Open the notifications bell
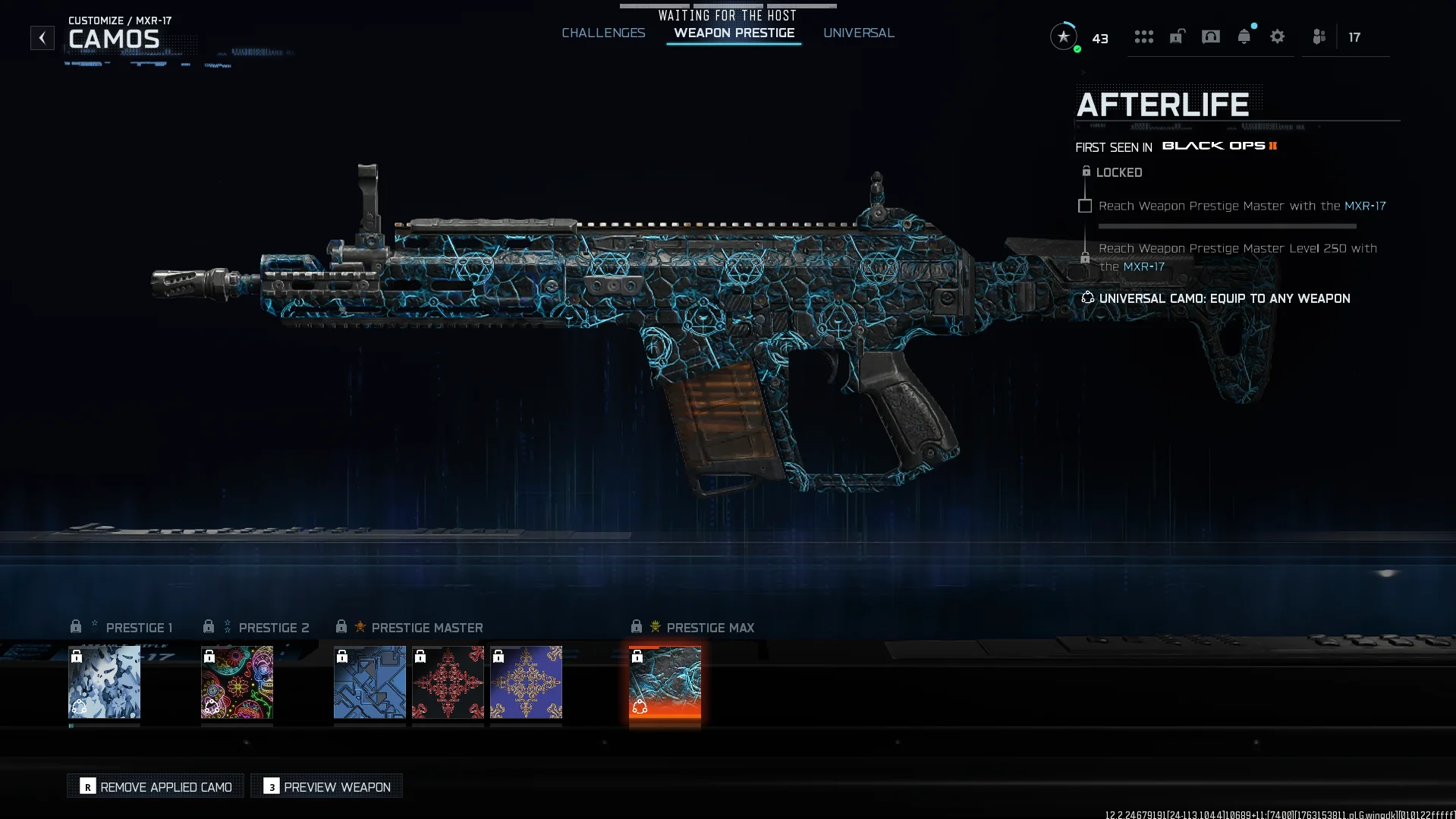Image resolution: width=1456 pixels, height=819 pixels. click(1244, 36)
